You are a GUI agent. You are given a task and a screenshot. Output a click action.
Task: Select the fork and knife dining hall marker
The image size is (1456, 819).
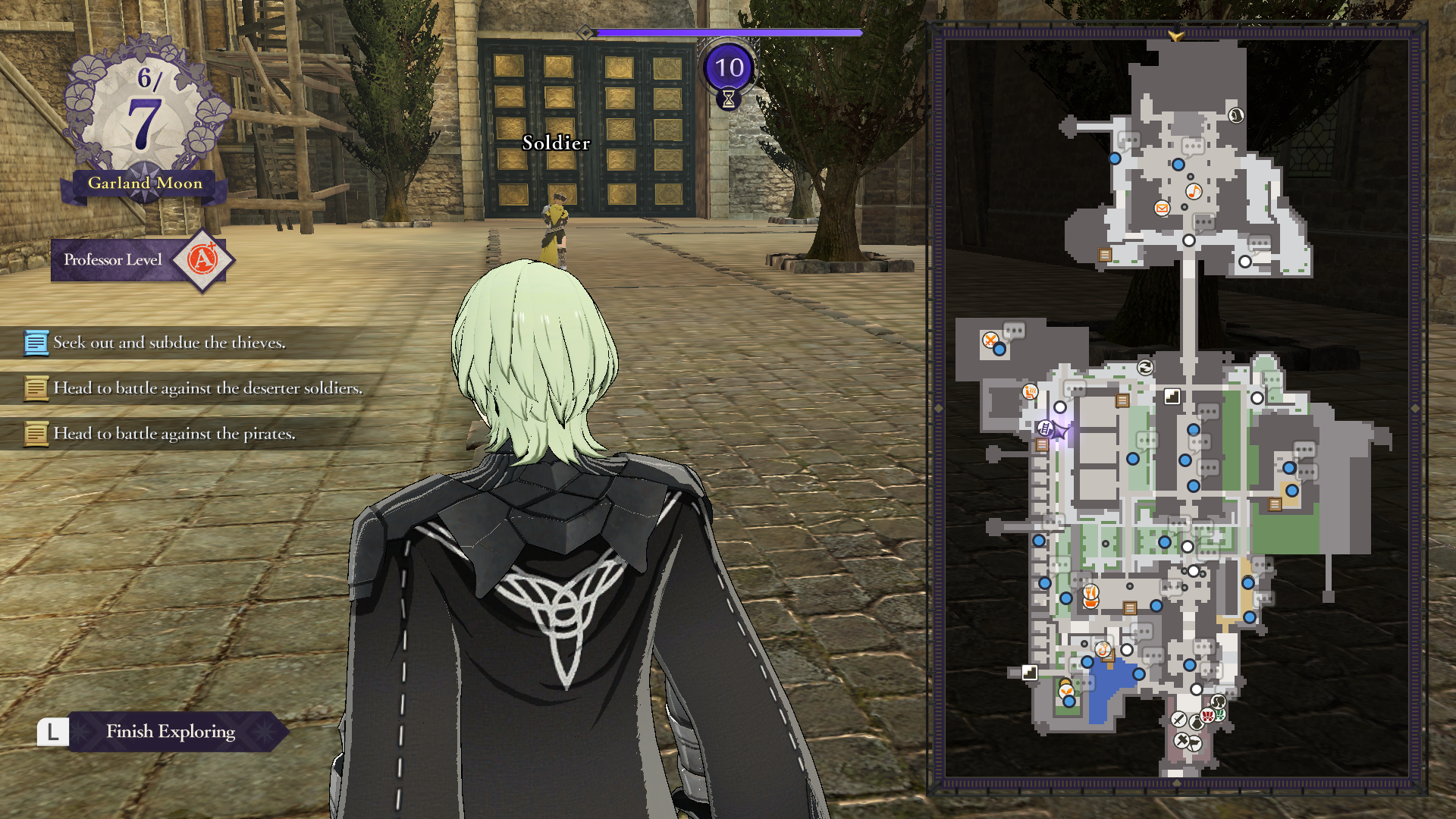(1090, 592)
